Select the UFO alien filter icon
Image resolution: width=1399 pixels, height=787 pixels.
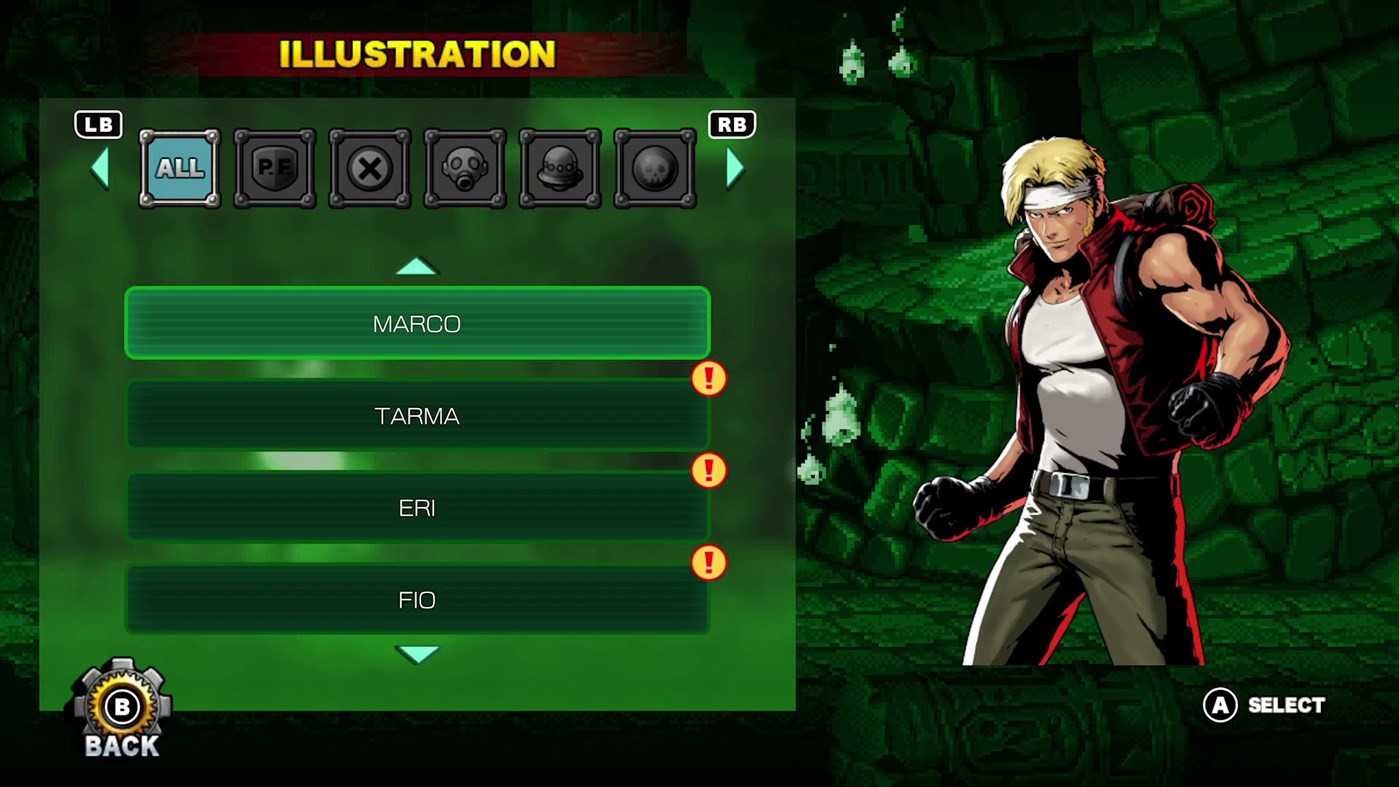coord(559,167)
